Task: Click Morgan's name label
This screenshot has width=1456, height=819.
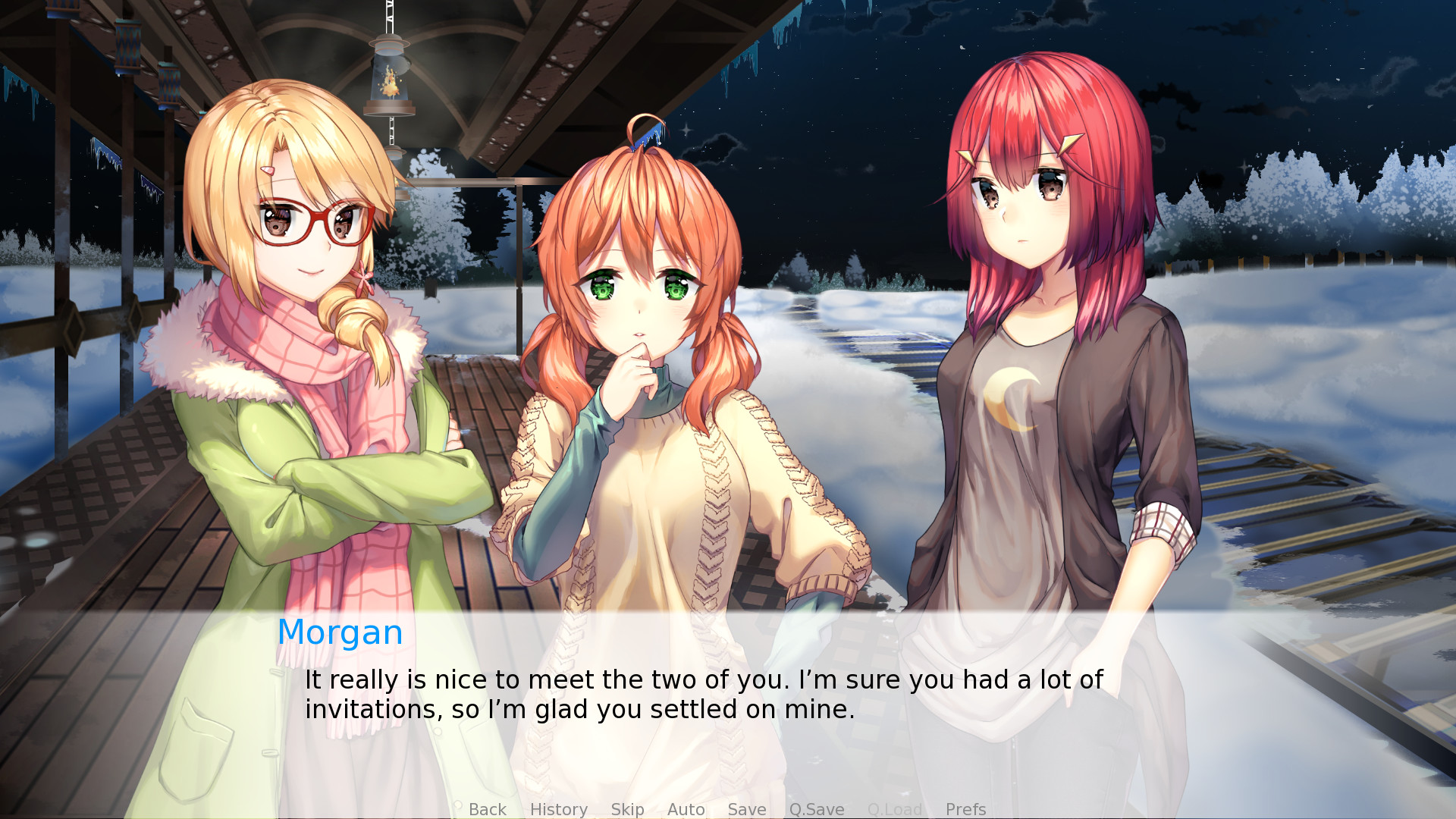Action: 340,632
